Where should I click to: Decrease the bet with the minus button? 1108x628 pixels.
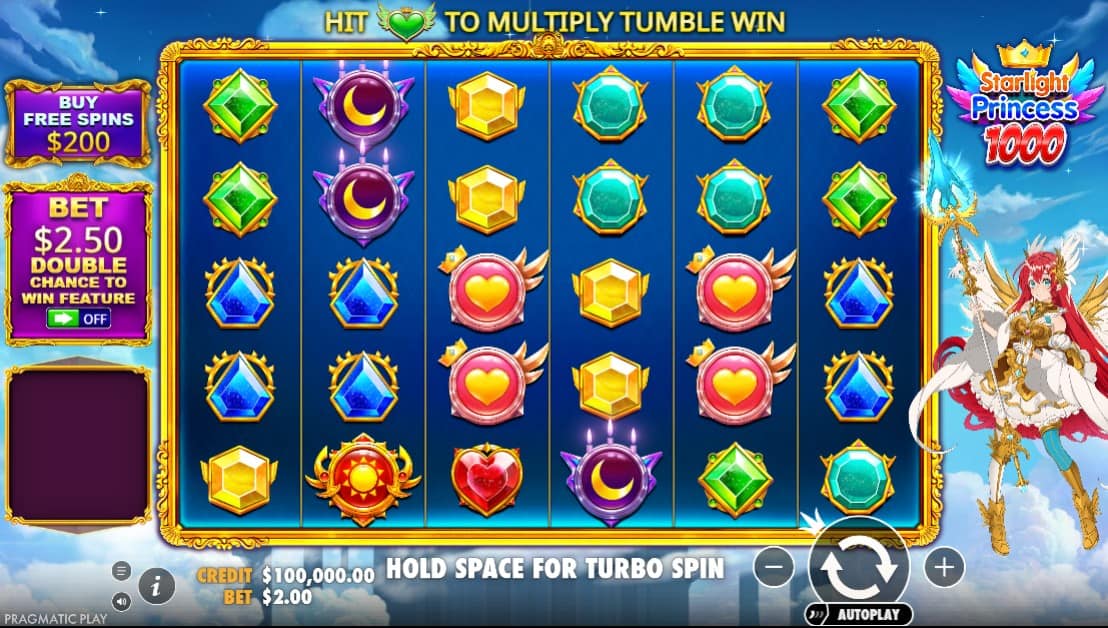774,568
